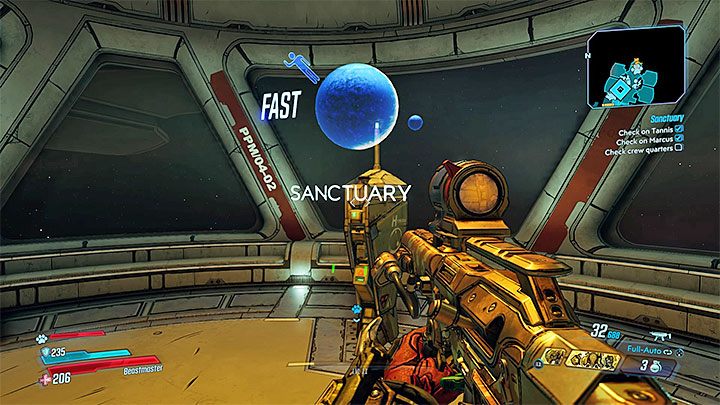720x405 pixels.
Task: Select the Check on Tannis objective checkbox
Action: 679,128
